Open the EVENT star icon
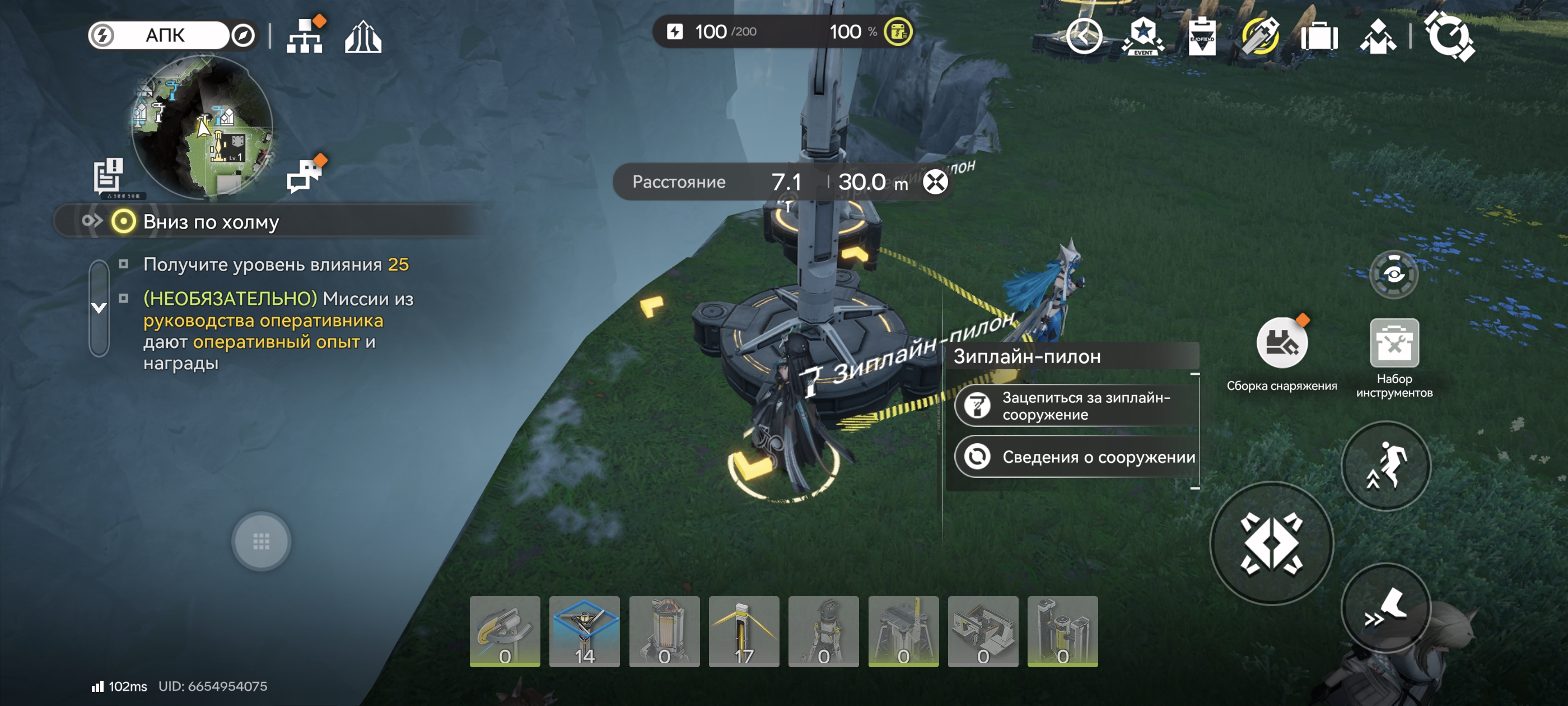Viewport: 1568px width, 706px height. [1142, 36]
